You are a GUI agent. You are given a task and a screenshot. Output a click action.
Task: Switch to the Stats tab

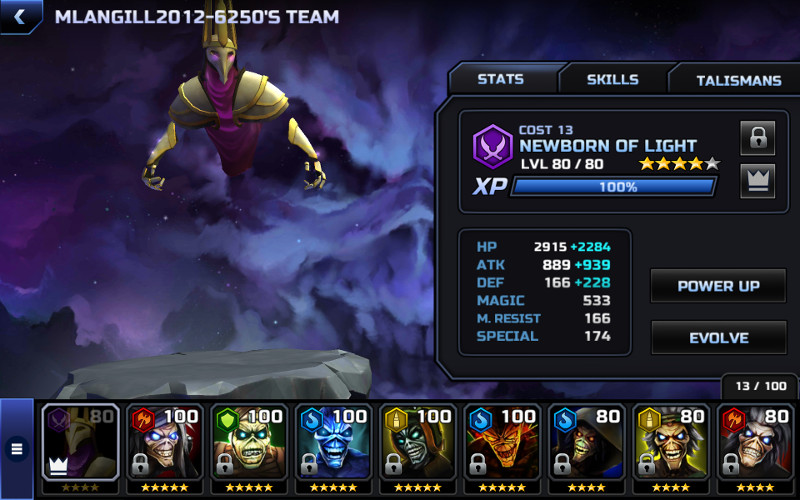500,80
